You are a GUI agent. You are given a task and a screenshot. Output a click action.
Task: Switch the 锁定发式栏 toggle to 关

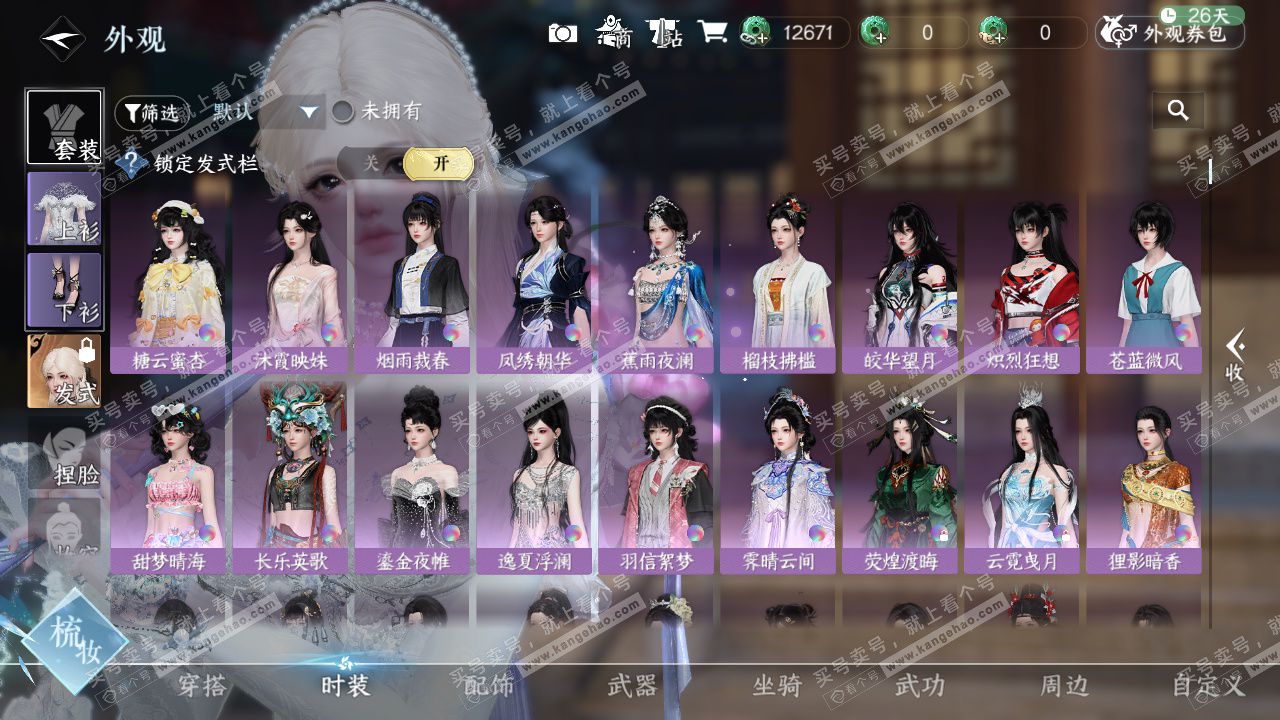tap(372, 163)
